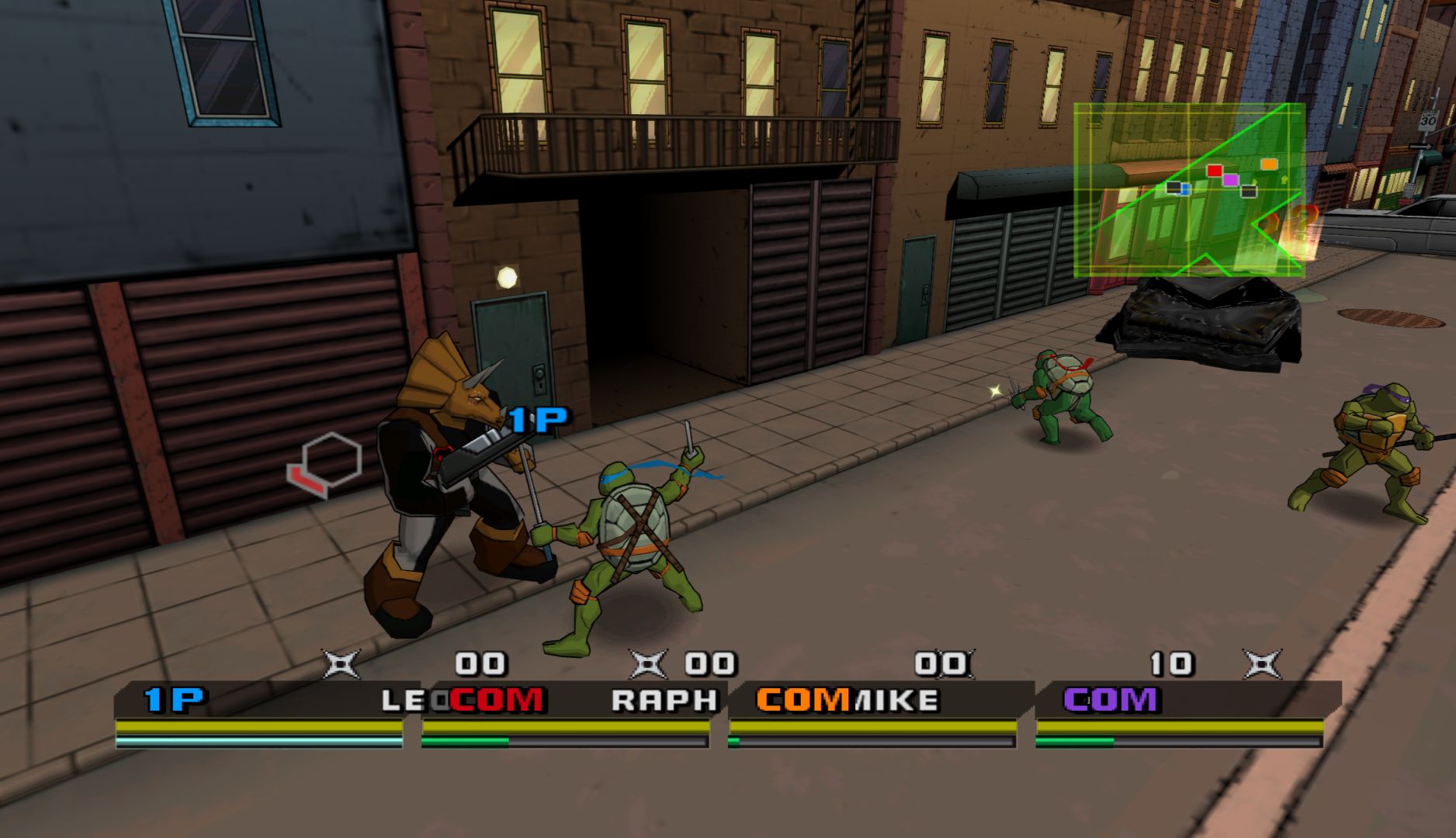Click the shuriken icon above purple COM panel
The image size is (1456, 838).
click(1262, 664)
